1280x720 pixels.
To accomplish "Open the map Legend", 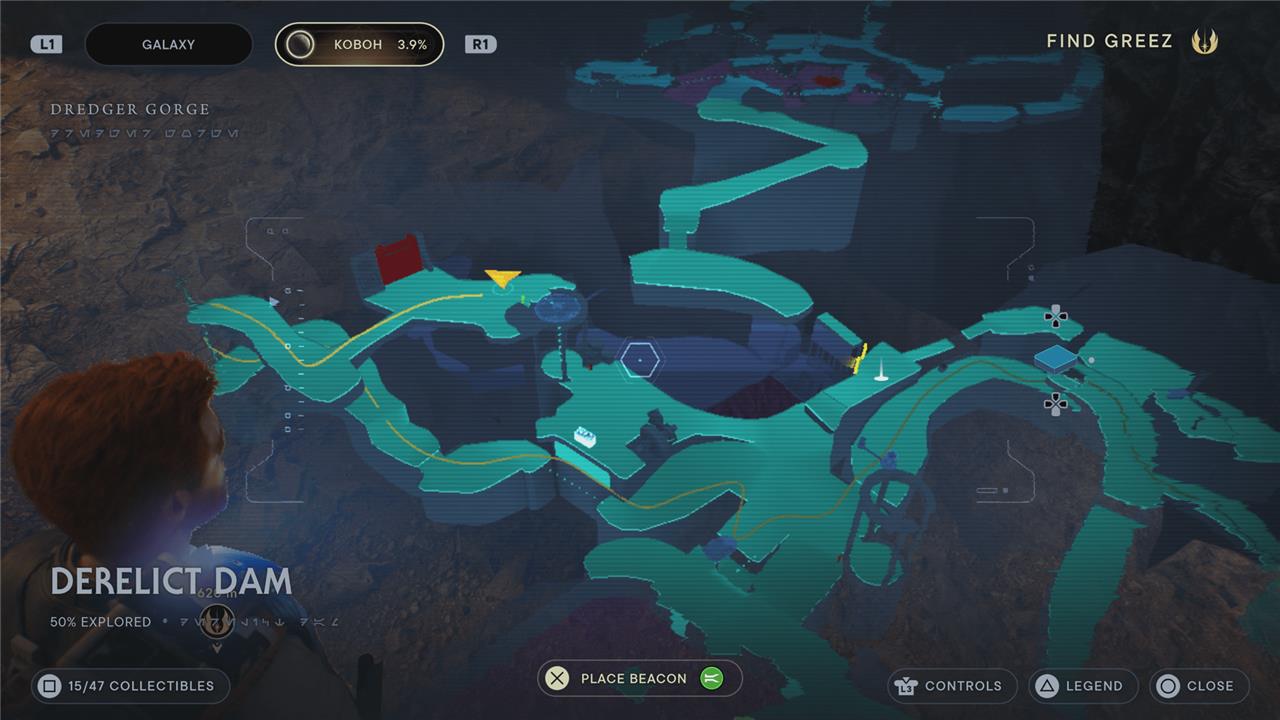I will (x=1083, y=686).
